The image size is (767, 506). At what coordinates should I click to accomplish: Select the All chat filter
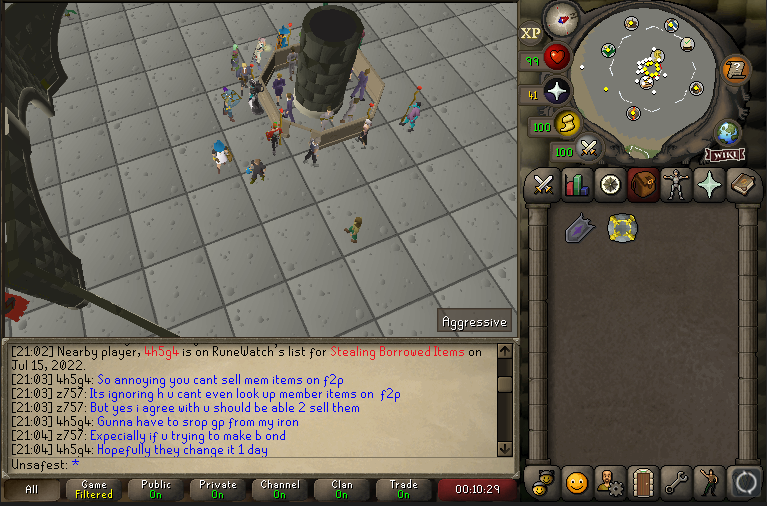[x=31, y=490]
